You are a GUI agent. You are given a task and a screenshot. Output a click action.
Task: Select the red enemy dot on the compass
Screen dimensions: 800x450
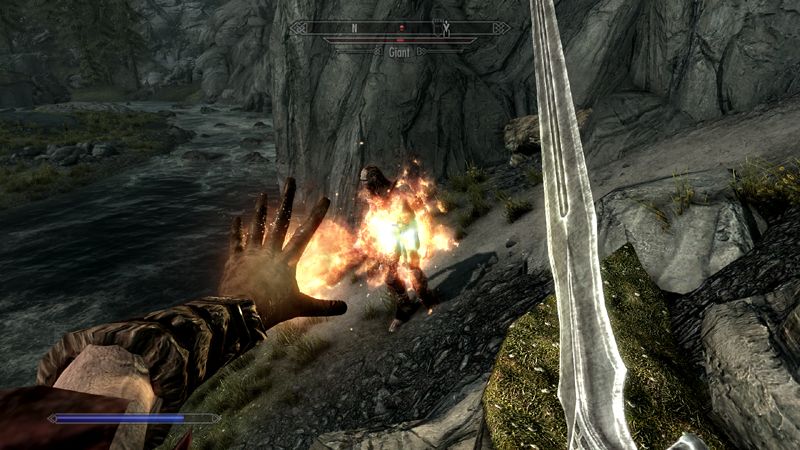point(402,28)
